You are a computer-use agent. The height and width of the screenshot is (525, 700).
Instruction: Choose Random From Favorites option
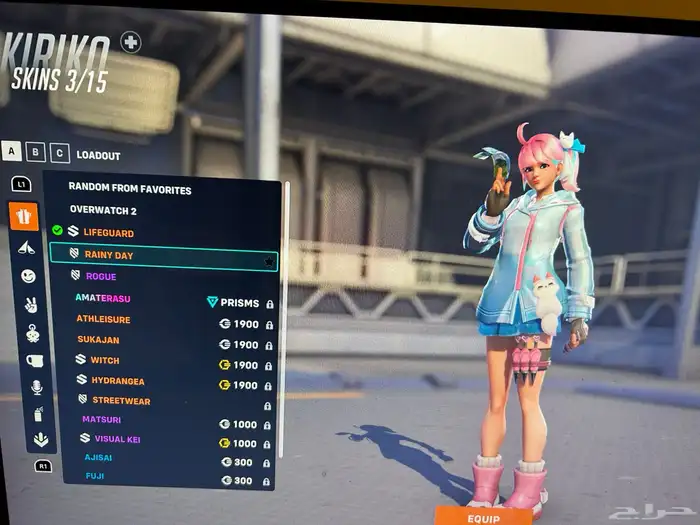pyautogui.click(x=130, y=188)
